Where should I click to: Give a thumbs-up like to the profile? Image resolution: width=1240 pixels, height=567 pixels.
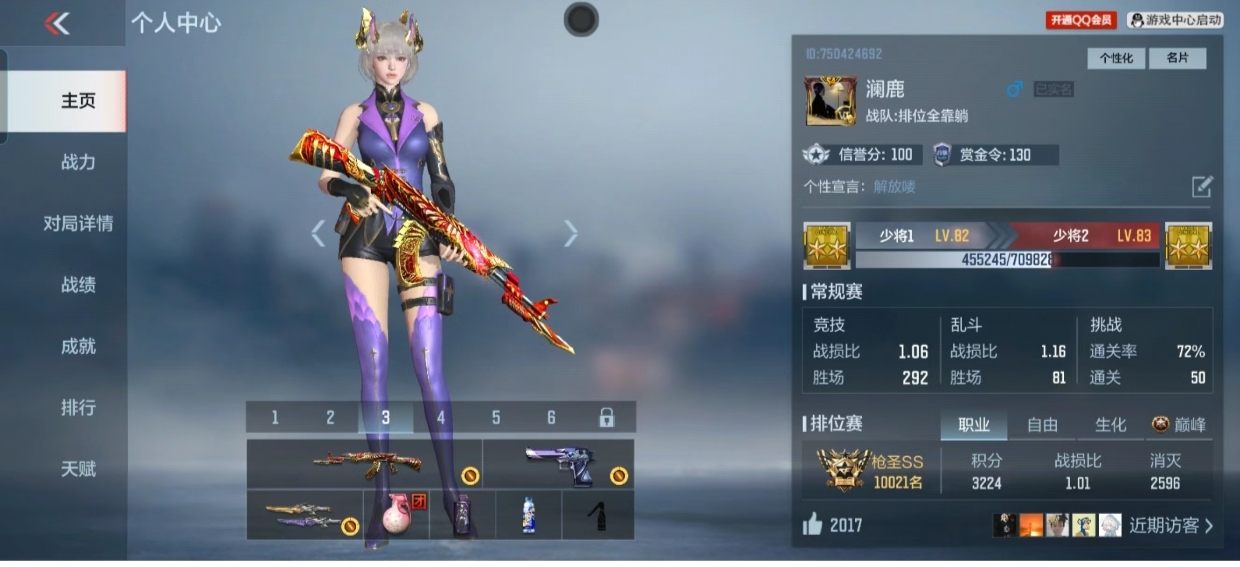(x=812, y=525)
